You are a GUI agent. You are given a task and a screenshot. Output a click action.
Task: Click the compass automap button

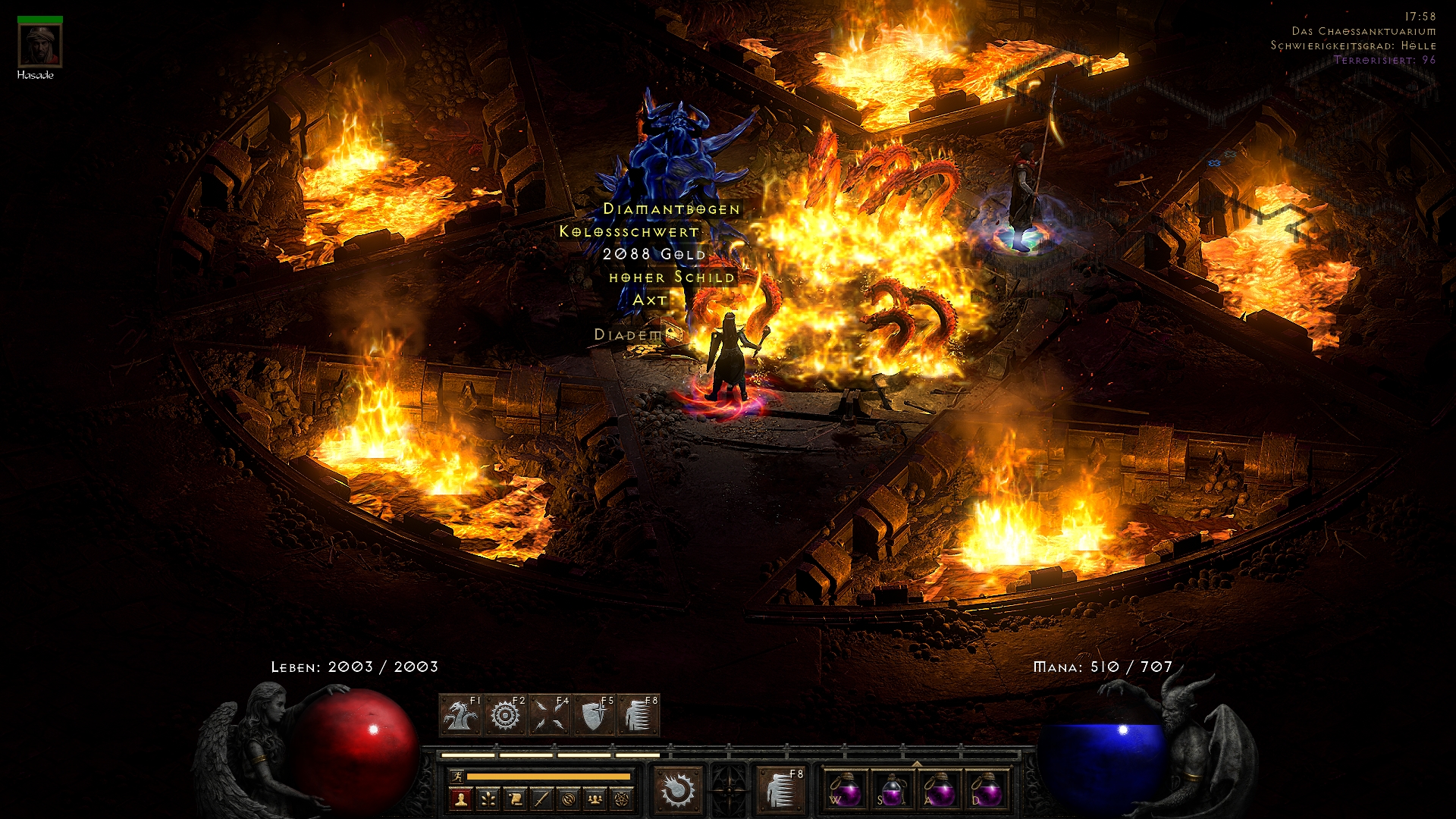point(569,799)
